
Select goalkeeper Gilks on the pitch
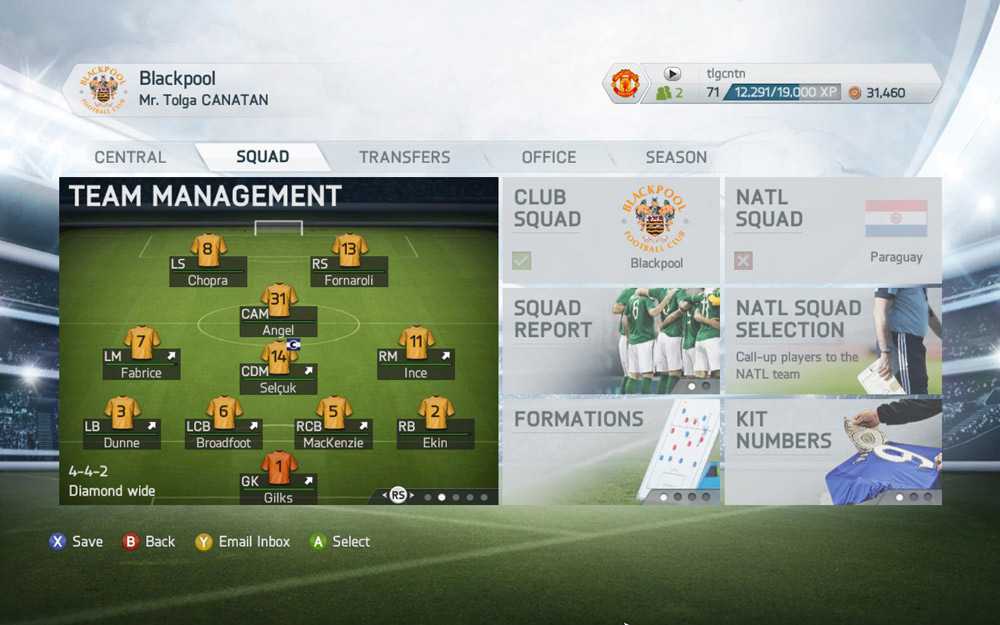[279, 469]
